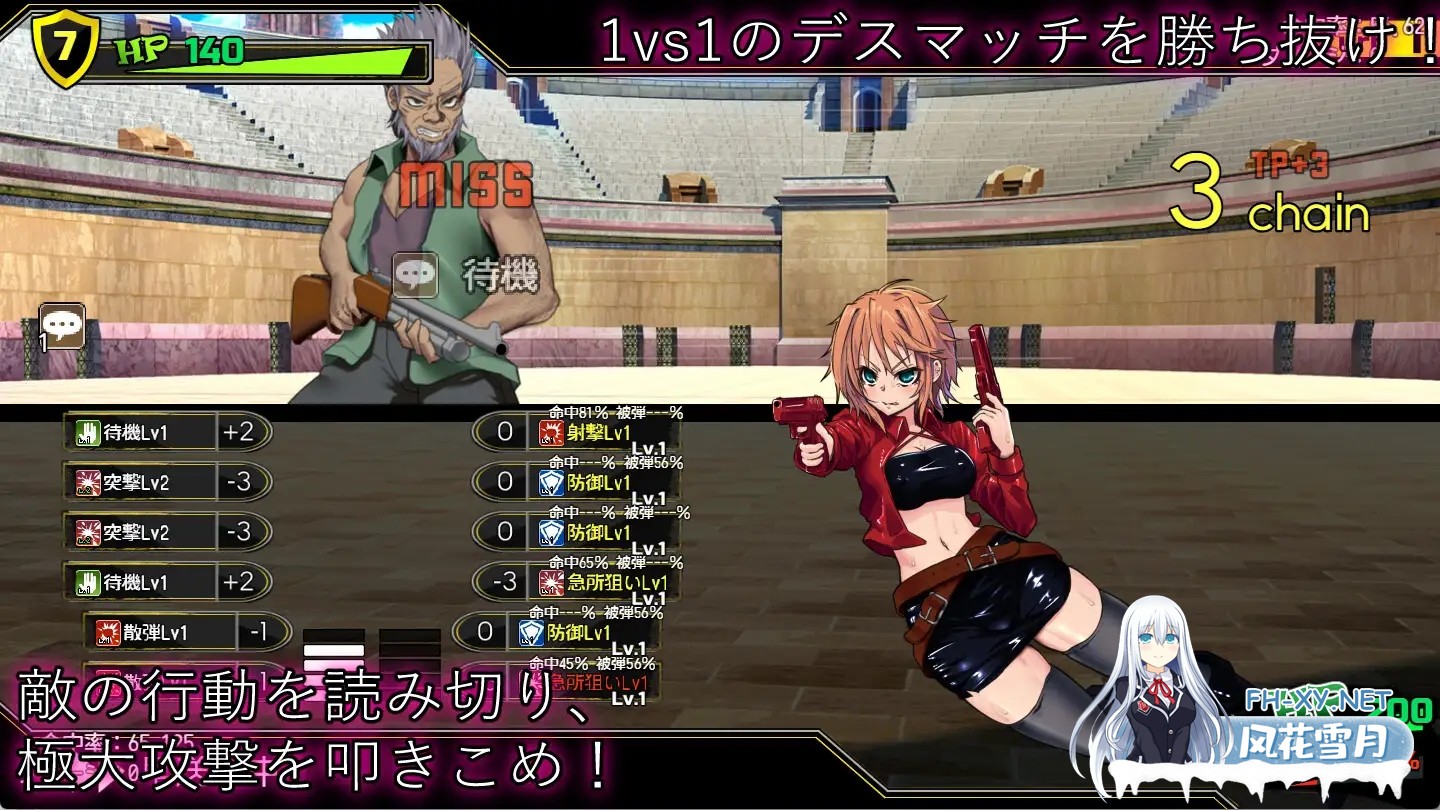The height and width of the screenshot is (810, 1440).
Task: Click the MISS popup over the enemy
Action: (x=467, y=185)
